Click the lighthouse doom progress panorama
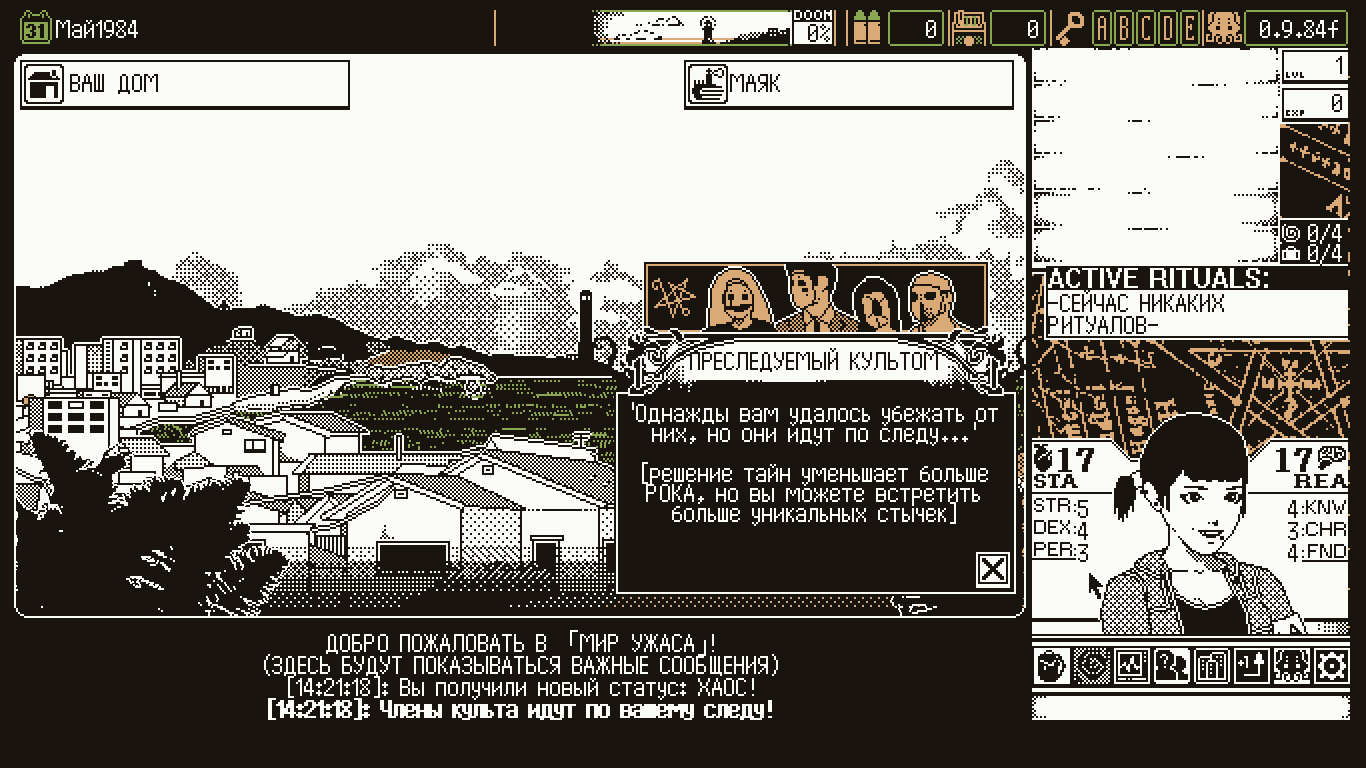This screenshot has width=1366, height=768. [692, 28]
